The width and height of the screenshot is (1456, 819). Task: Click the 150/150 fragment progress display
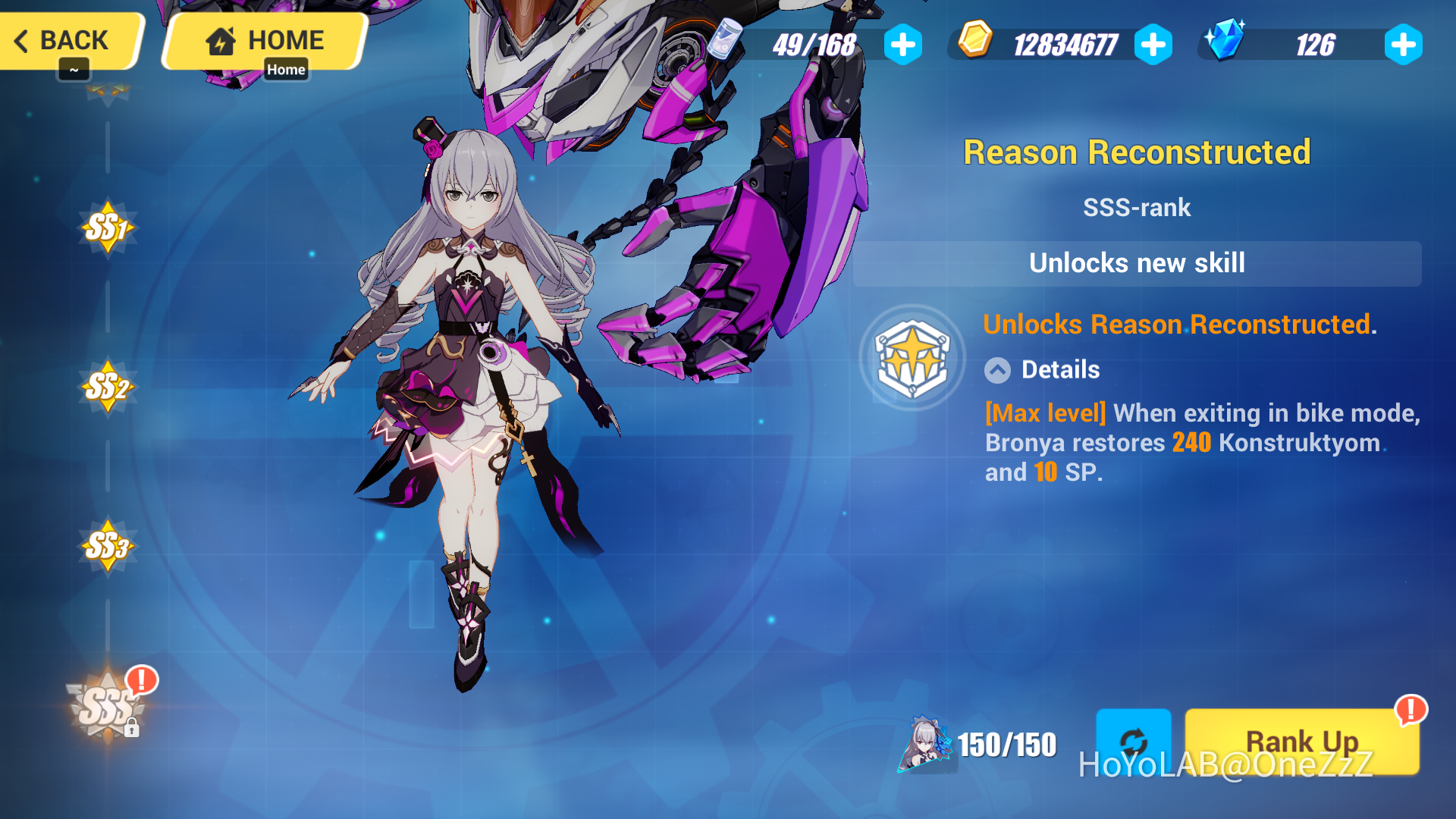[1006, 745]
